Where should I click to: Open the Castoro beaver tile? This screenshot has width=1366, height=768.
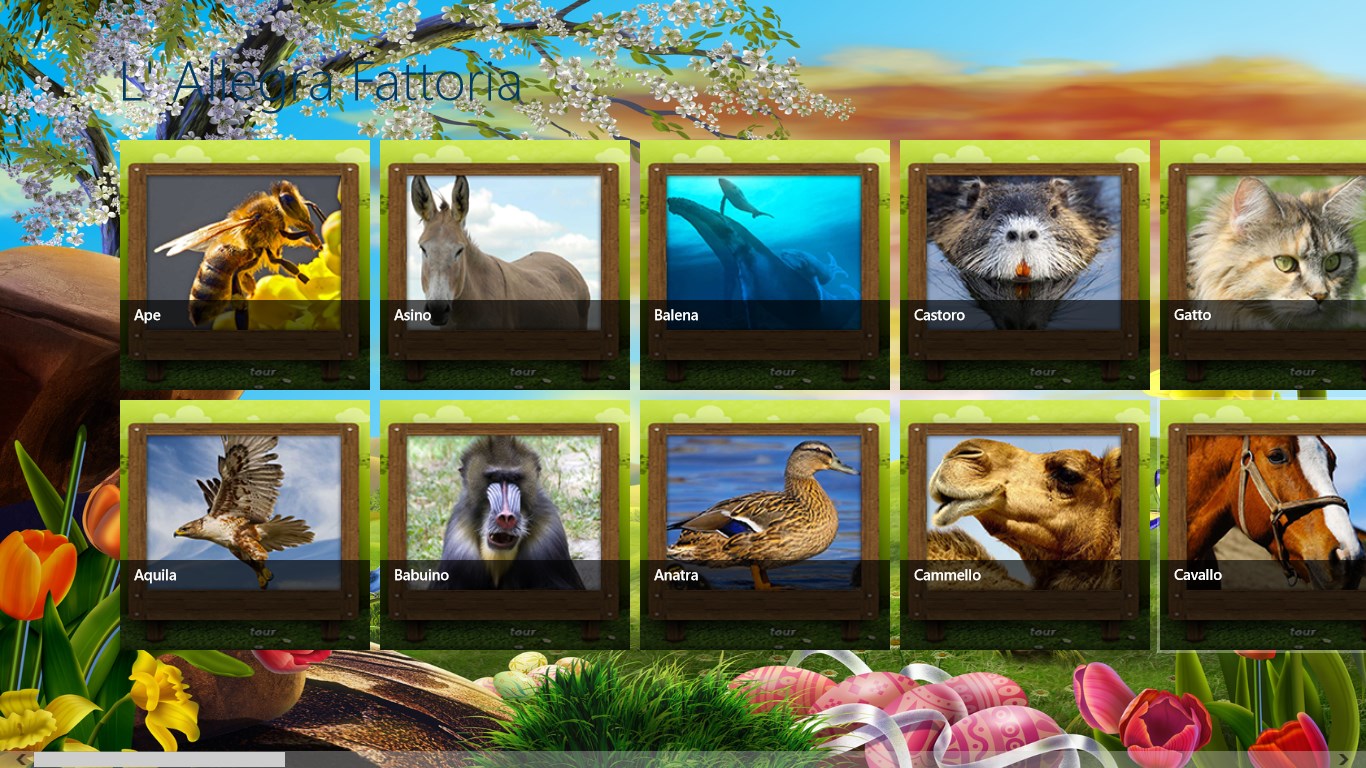[1024, 264]
